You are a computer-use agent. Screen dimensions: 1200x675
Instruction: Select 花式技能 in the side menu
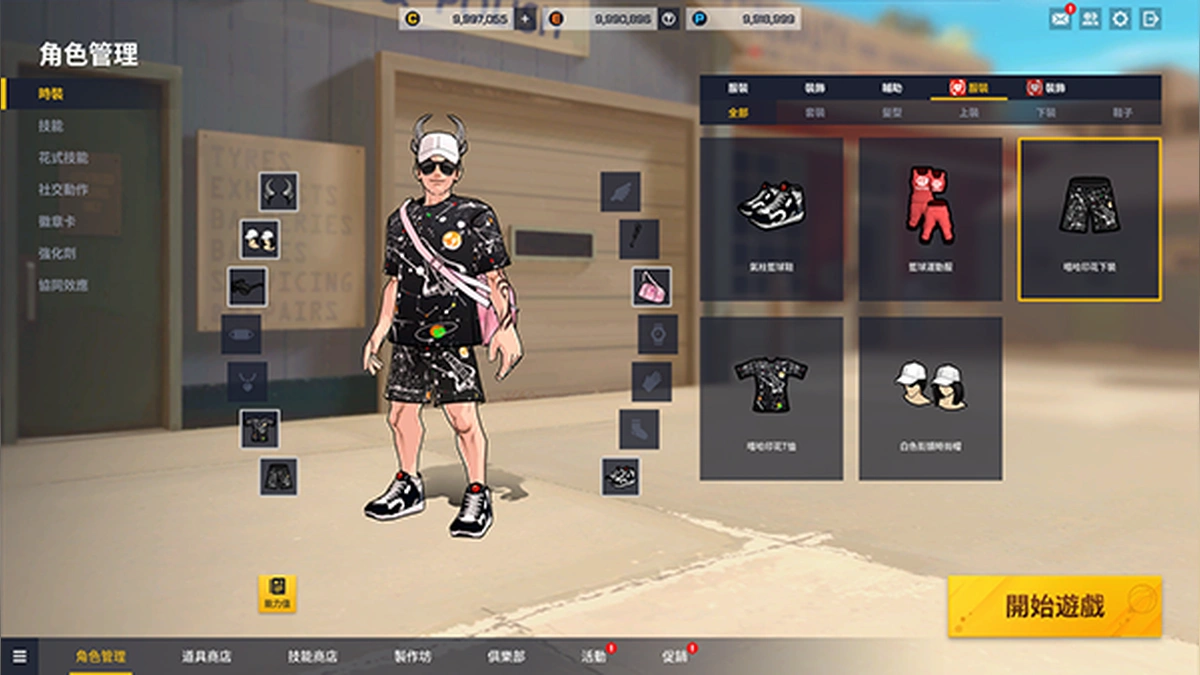coord(63,158)
